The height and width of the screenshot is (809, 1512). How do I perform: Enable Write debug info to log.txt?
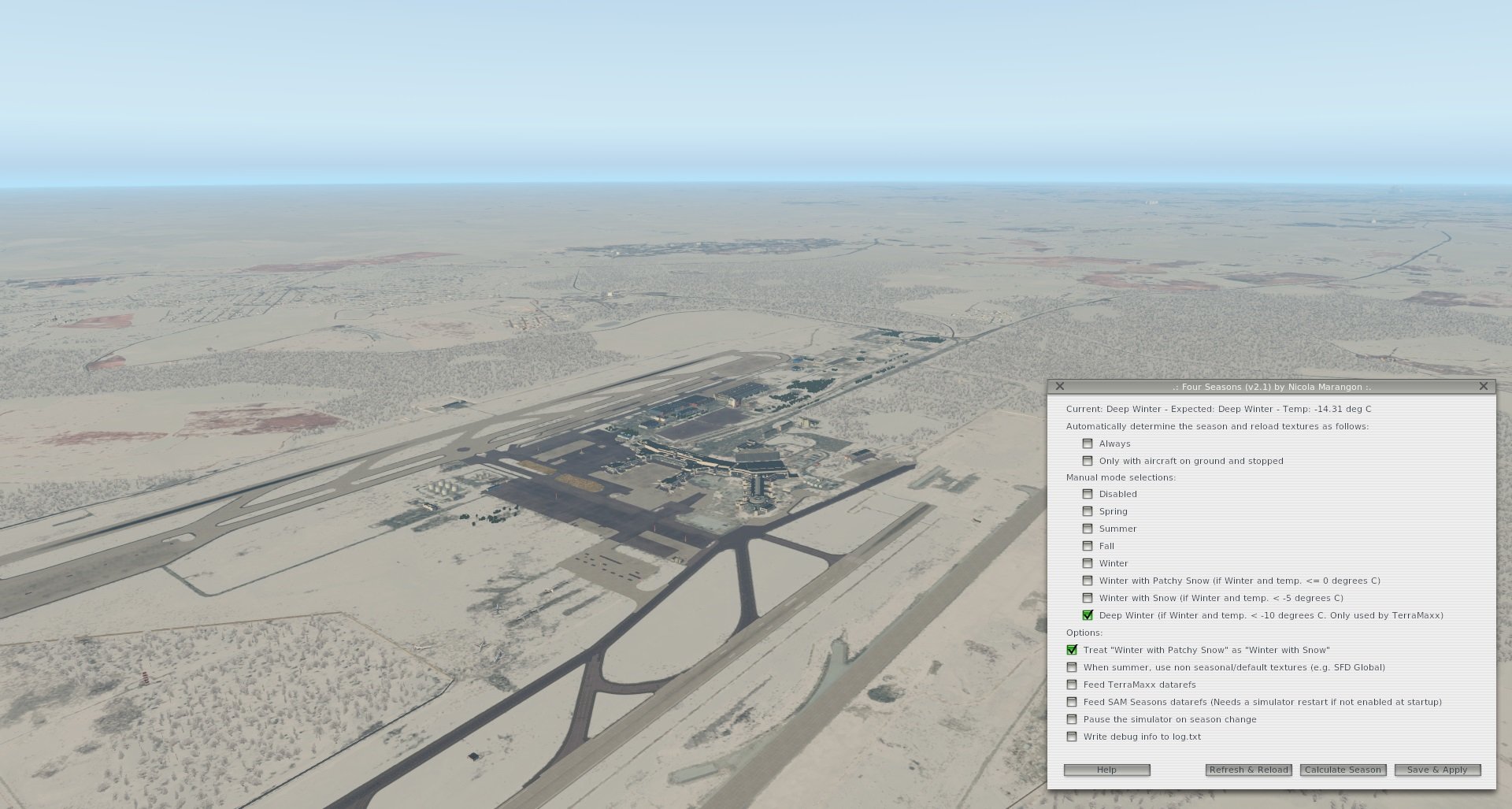[x=1073, y=737]
